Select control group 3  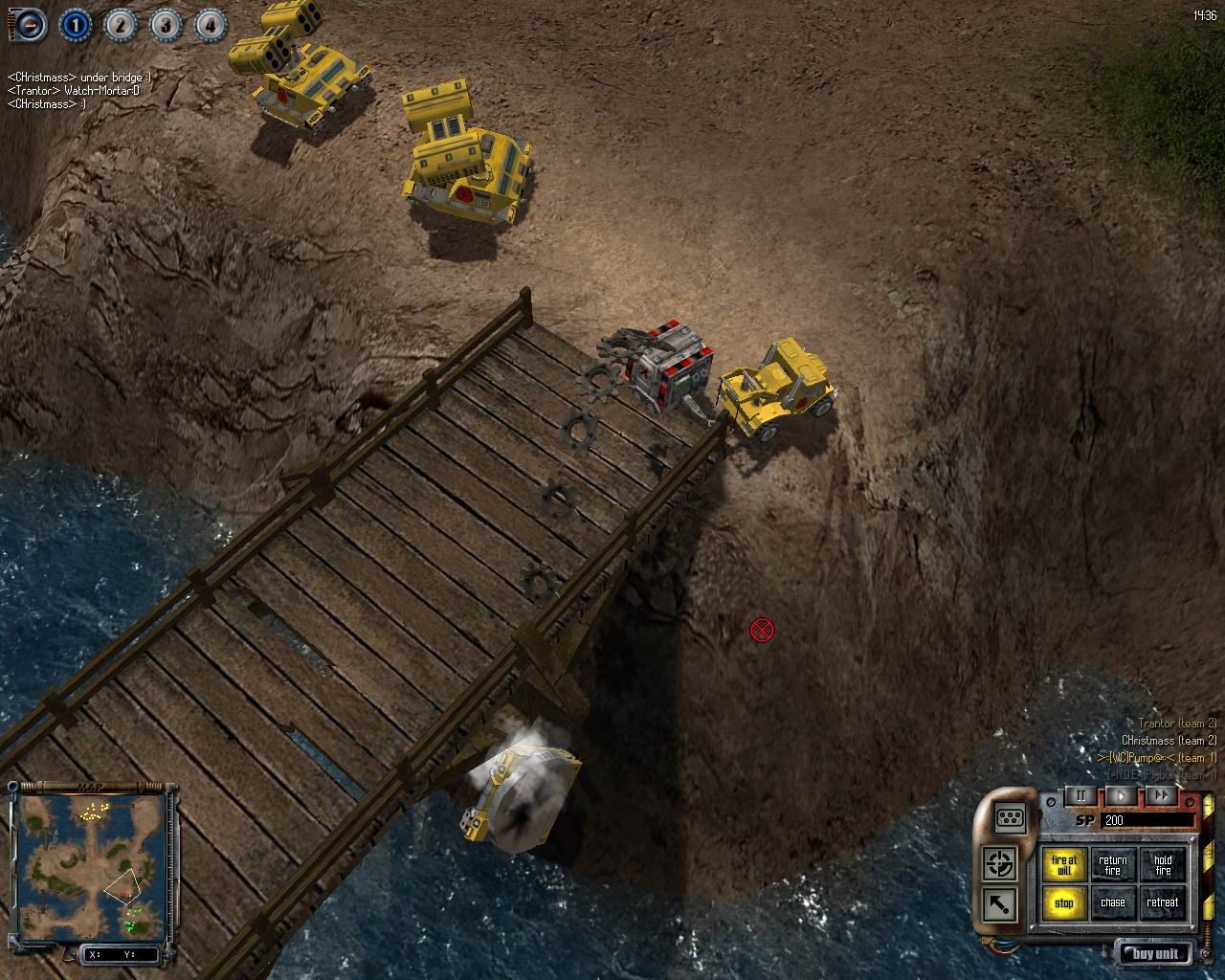coord(166,25)
